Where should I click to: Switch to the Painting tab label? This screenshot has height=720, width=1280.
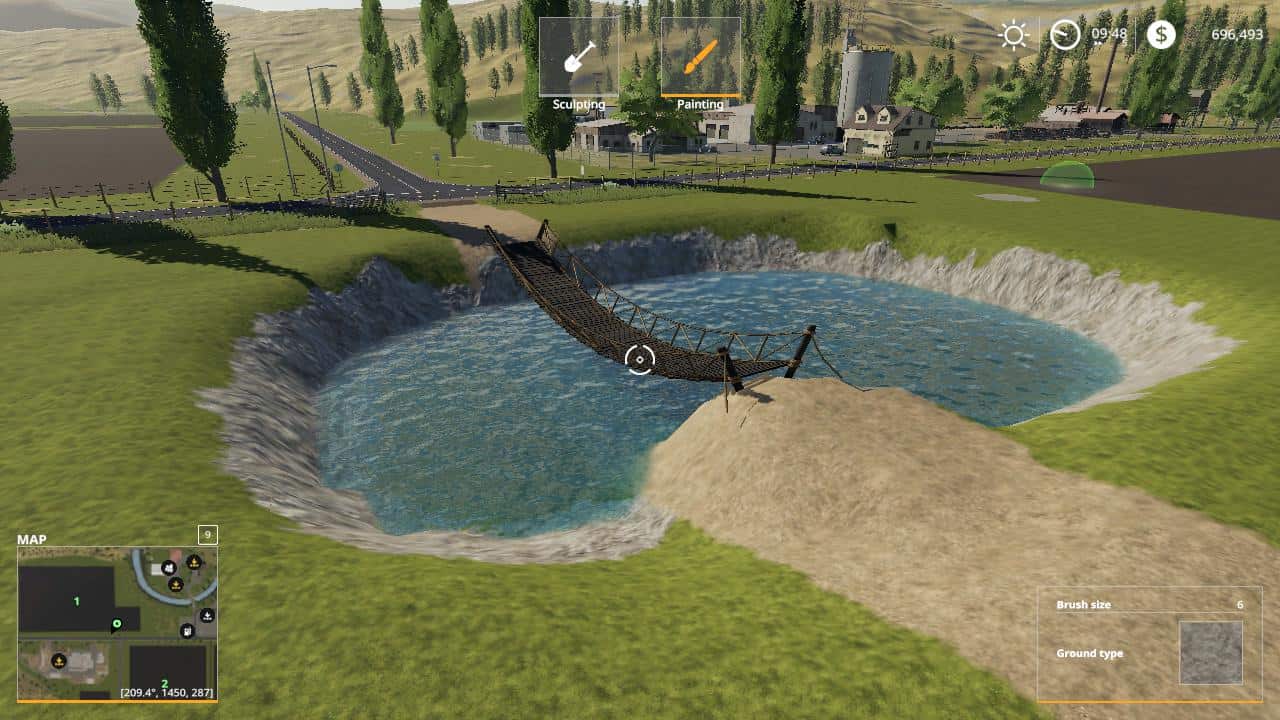pos(700,103)
